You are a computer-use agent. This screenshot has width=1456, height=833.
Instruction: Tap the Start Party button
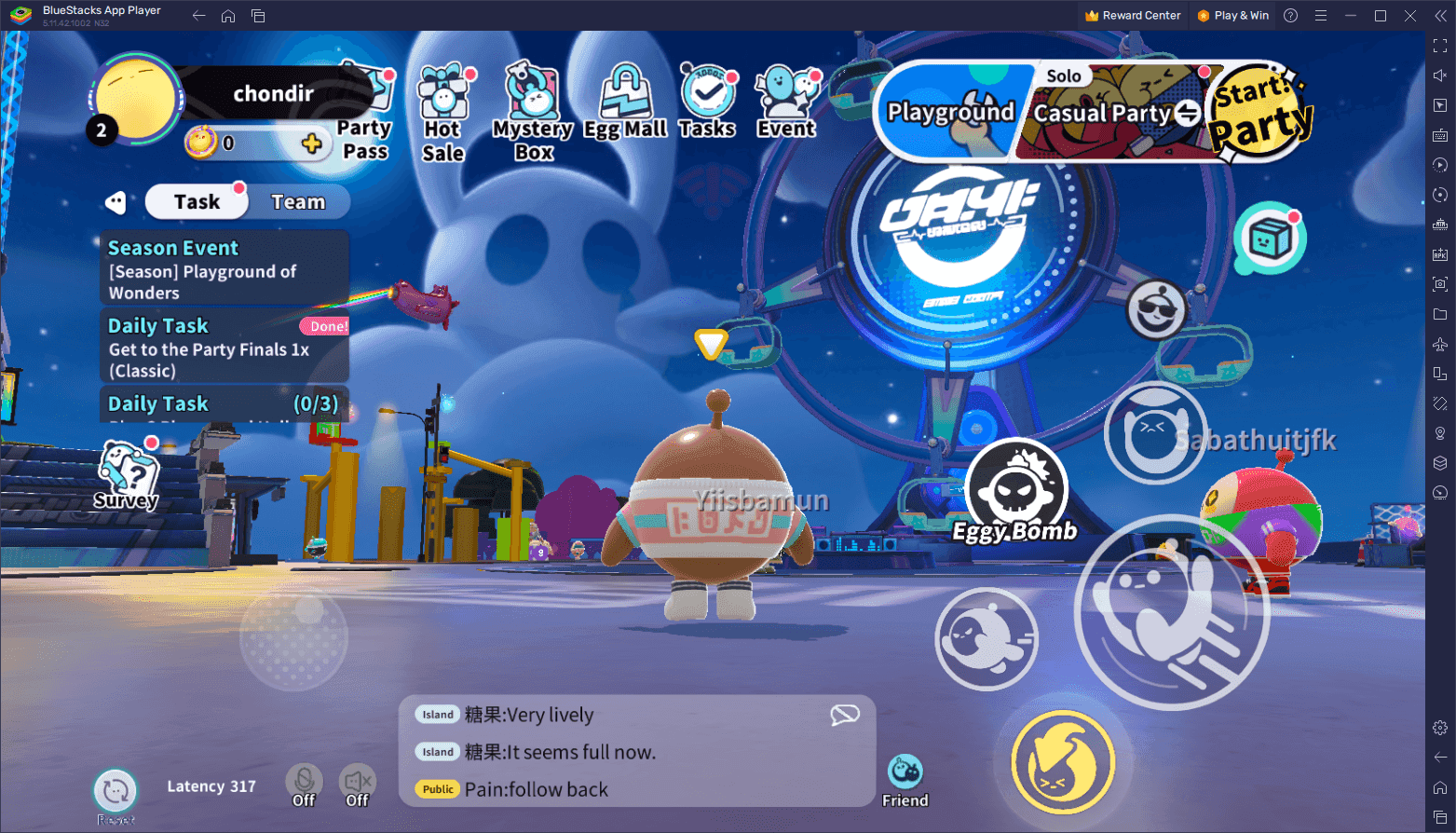[1259, 112]
